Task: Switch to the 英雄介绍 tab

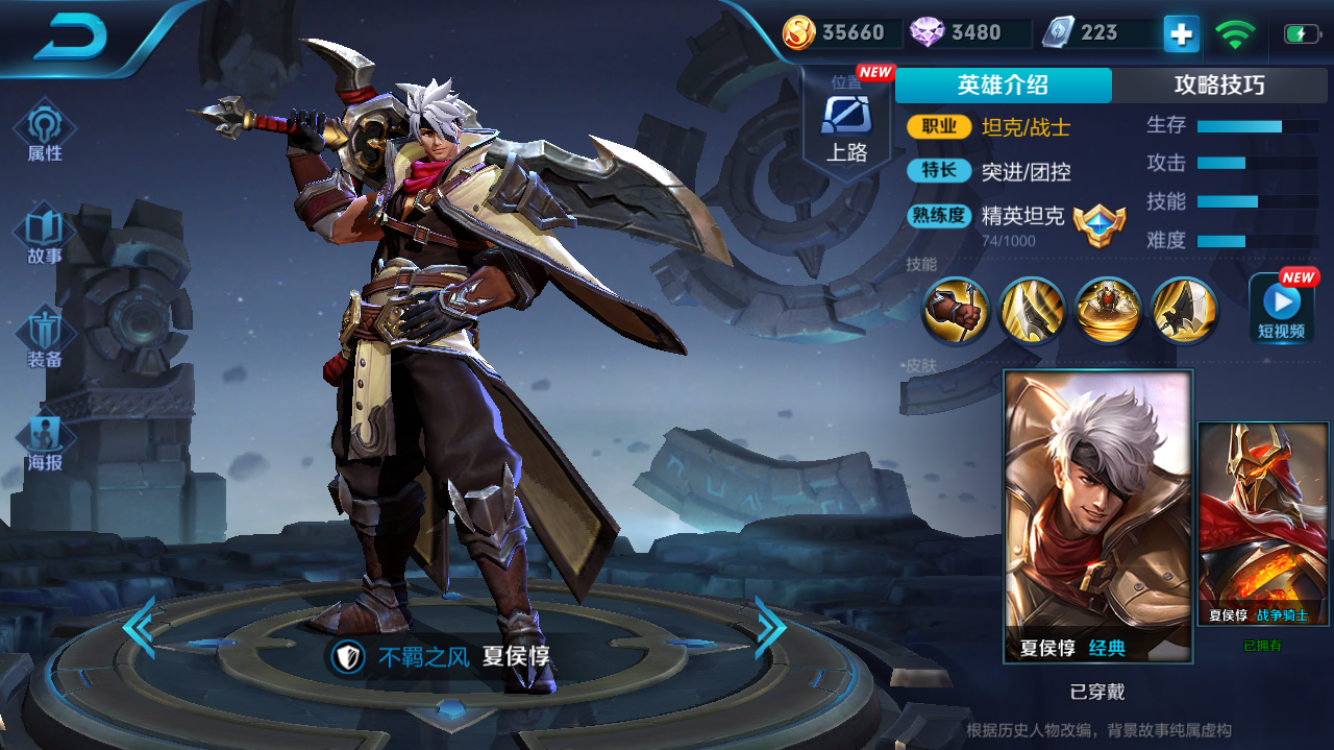Action: click(1002, 85)
